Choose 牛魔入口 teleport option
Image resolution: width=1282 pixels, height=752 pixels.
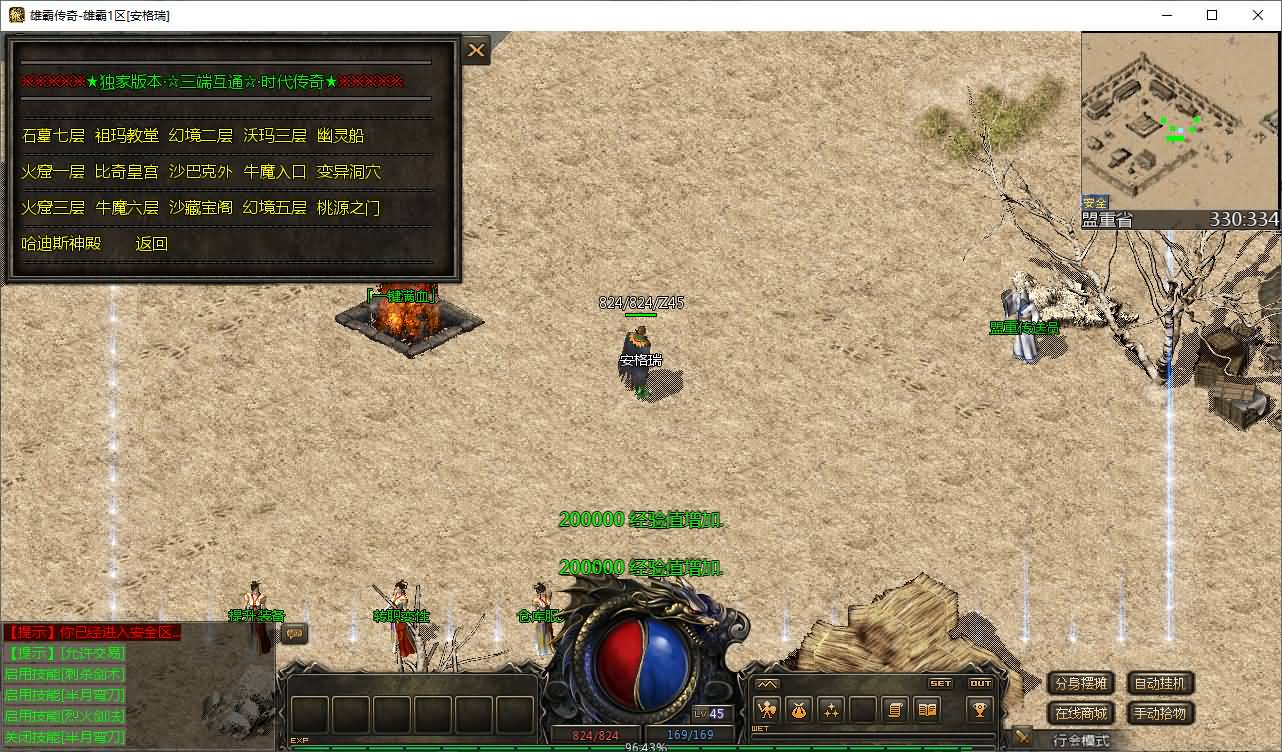click(x=275, y=172)
